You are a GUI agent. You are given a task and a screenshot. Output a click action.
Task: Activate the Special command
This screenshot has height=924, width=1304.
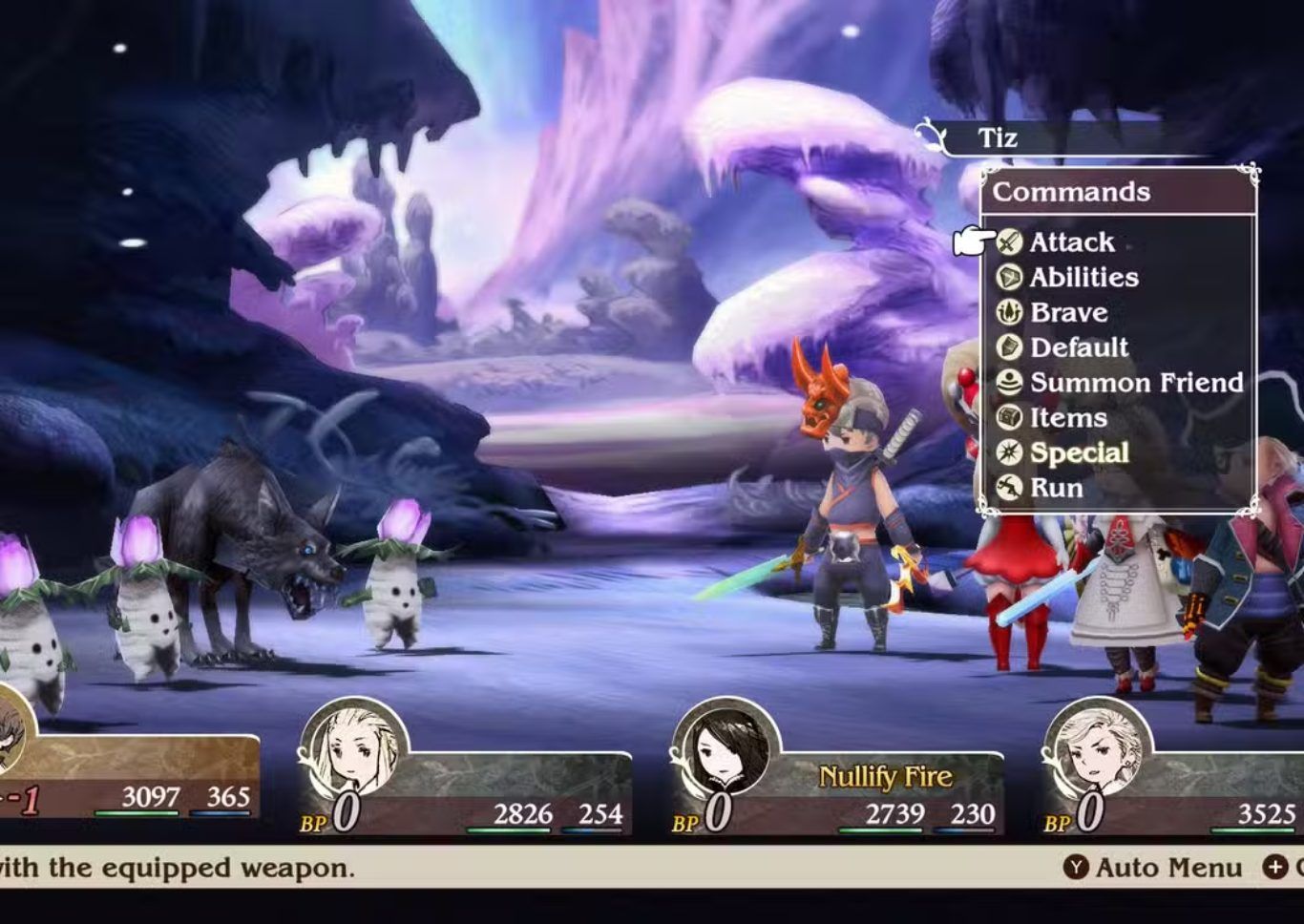click(x=1078, y=453)
